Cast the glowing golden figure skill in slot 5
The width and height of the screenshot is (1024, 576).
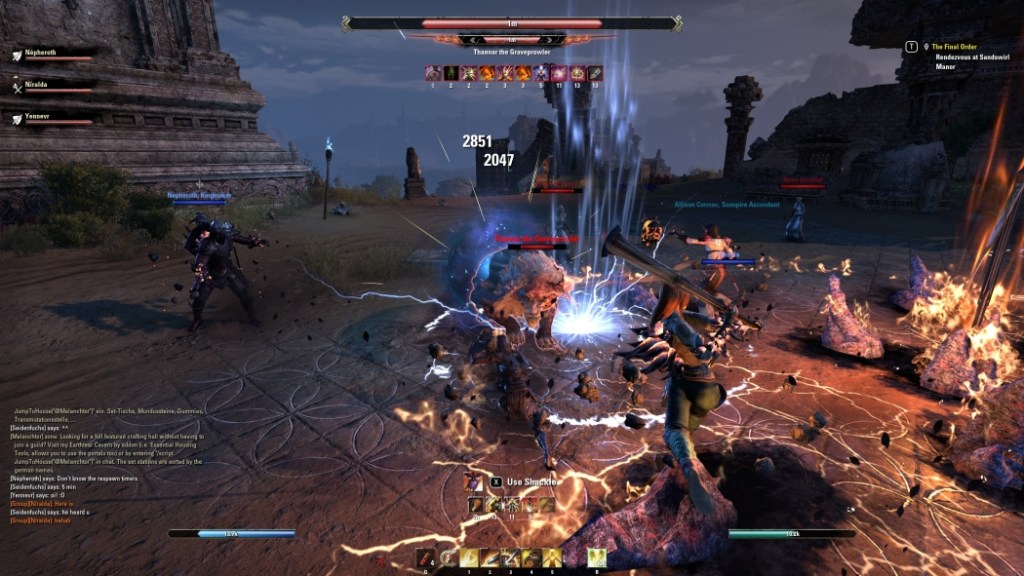click(553, 558)
